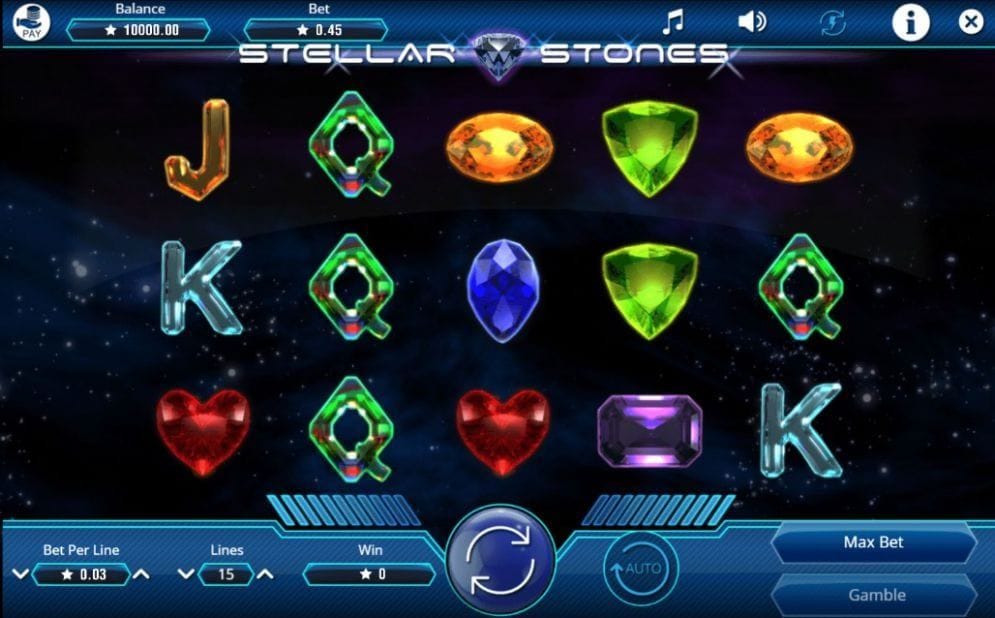Activate the AUTO spin button
995x618 pixels.
641,569
